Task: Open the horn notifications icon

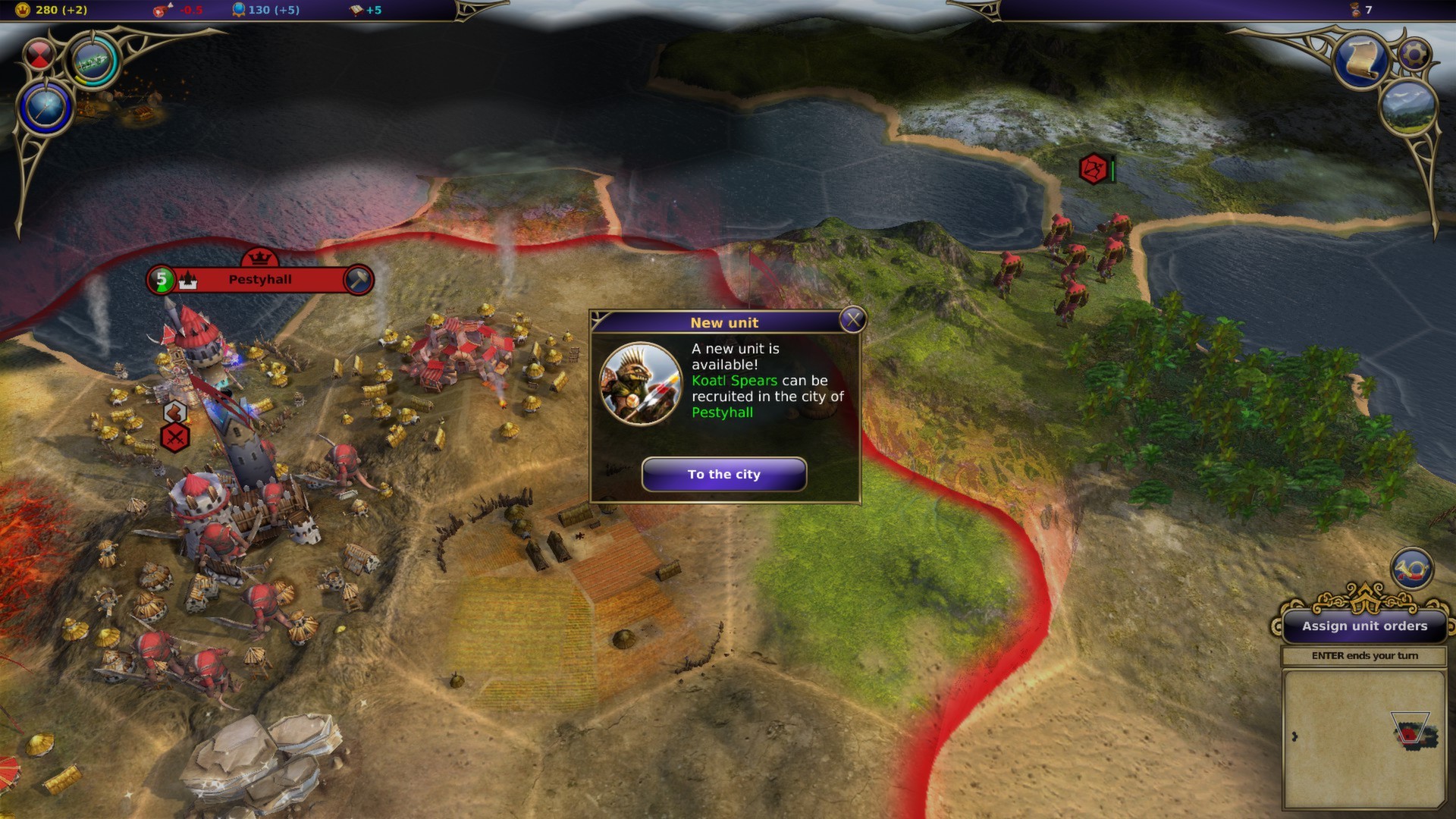Action: (1411, 569)
